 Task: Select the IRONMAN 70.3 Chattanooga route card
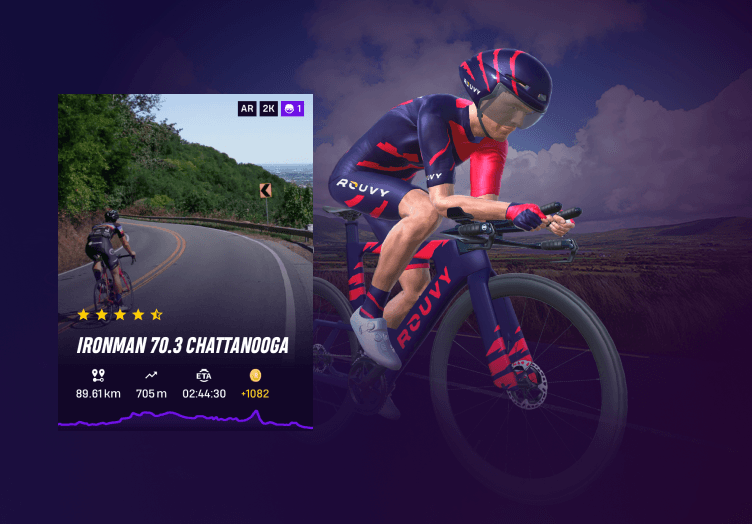185,262
